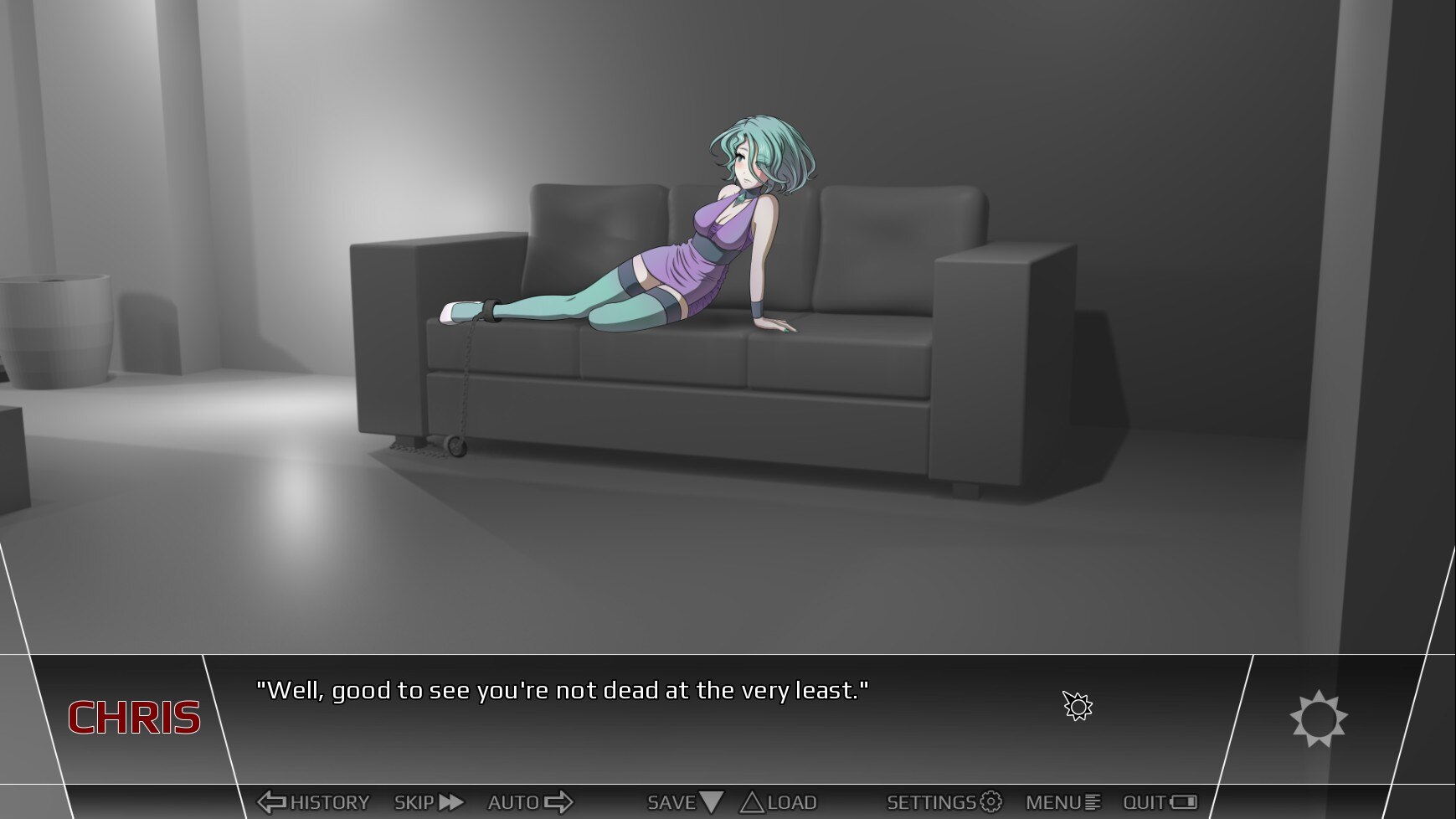
Task: Open the Settings menu
Action: [944, 802]
